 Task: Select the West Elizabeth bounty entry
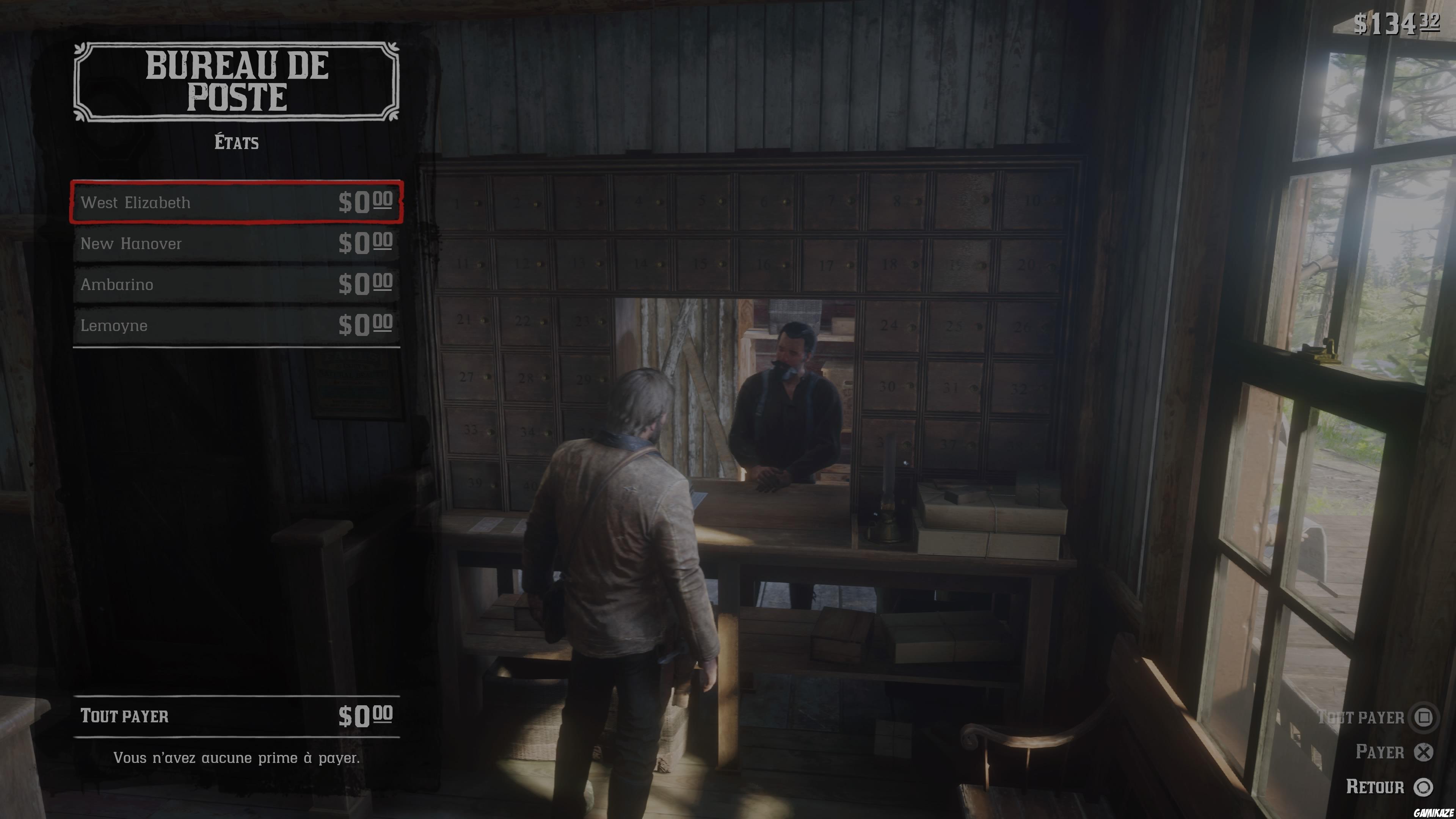237,203
